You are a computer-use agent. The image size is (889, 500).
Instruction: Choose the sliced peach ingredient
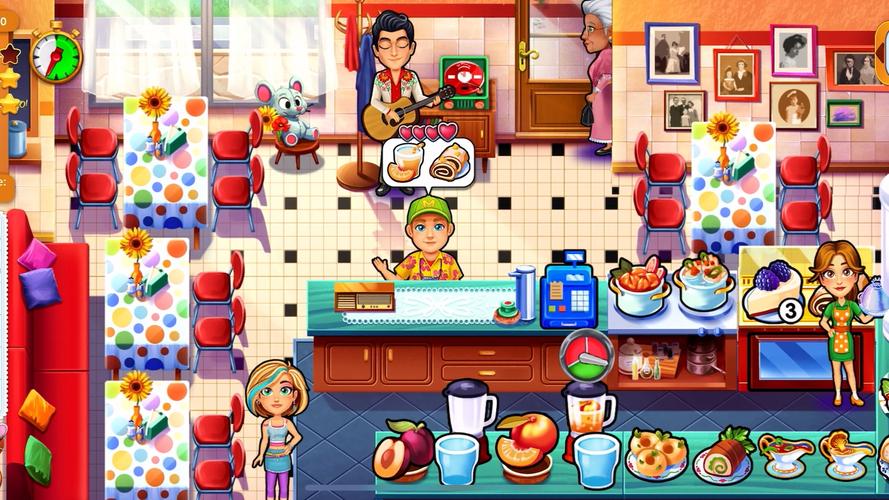click(526, 442)
